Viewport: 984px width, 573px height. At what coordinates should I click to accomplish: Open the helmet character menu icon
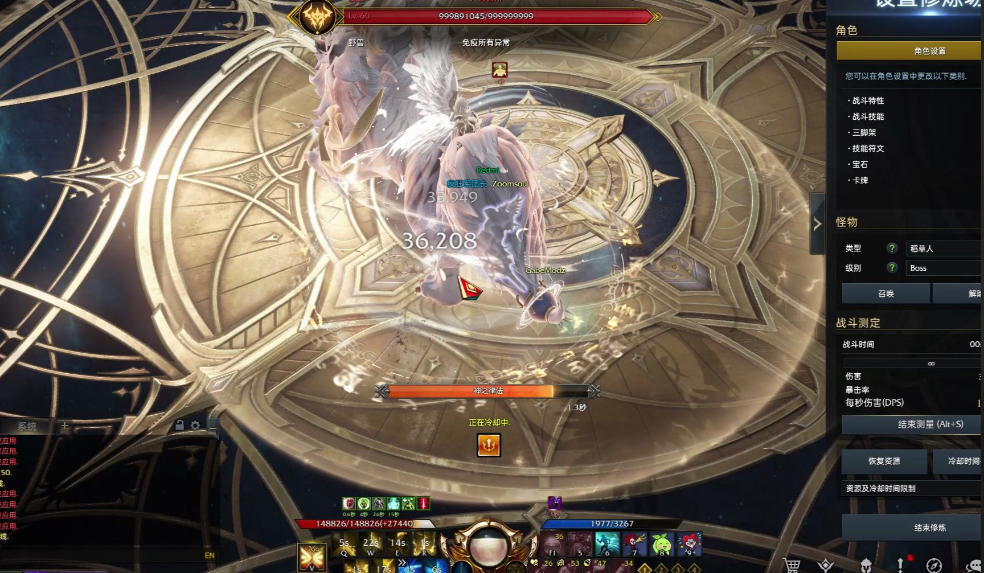click(865, 565)
